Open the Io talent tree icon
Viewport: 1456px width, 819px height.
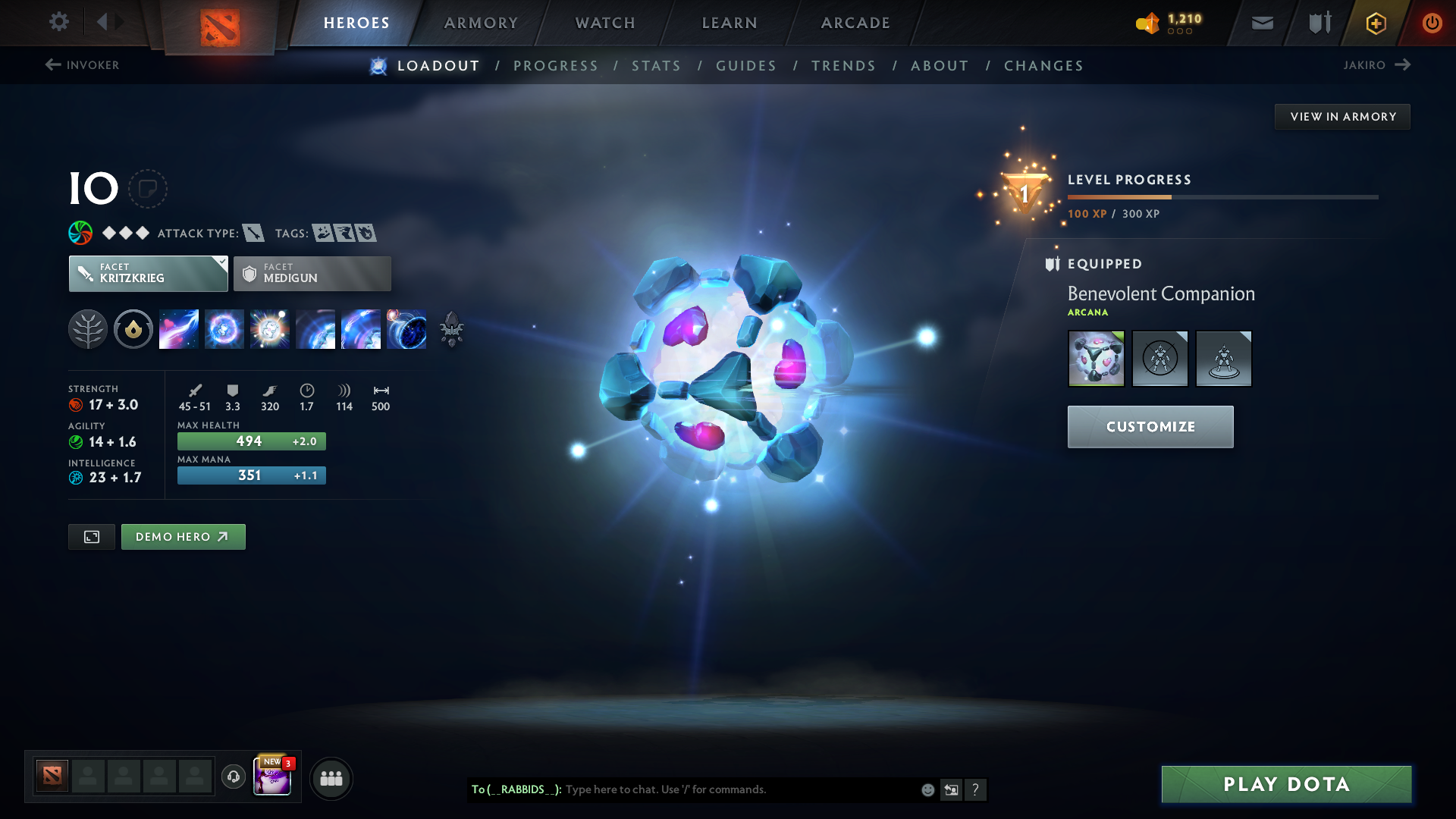point(88,329)
